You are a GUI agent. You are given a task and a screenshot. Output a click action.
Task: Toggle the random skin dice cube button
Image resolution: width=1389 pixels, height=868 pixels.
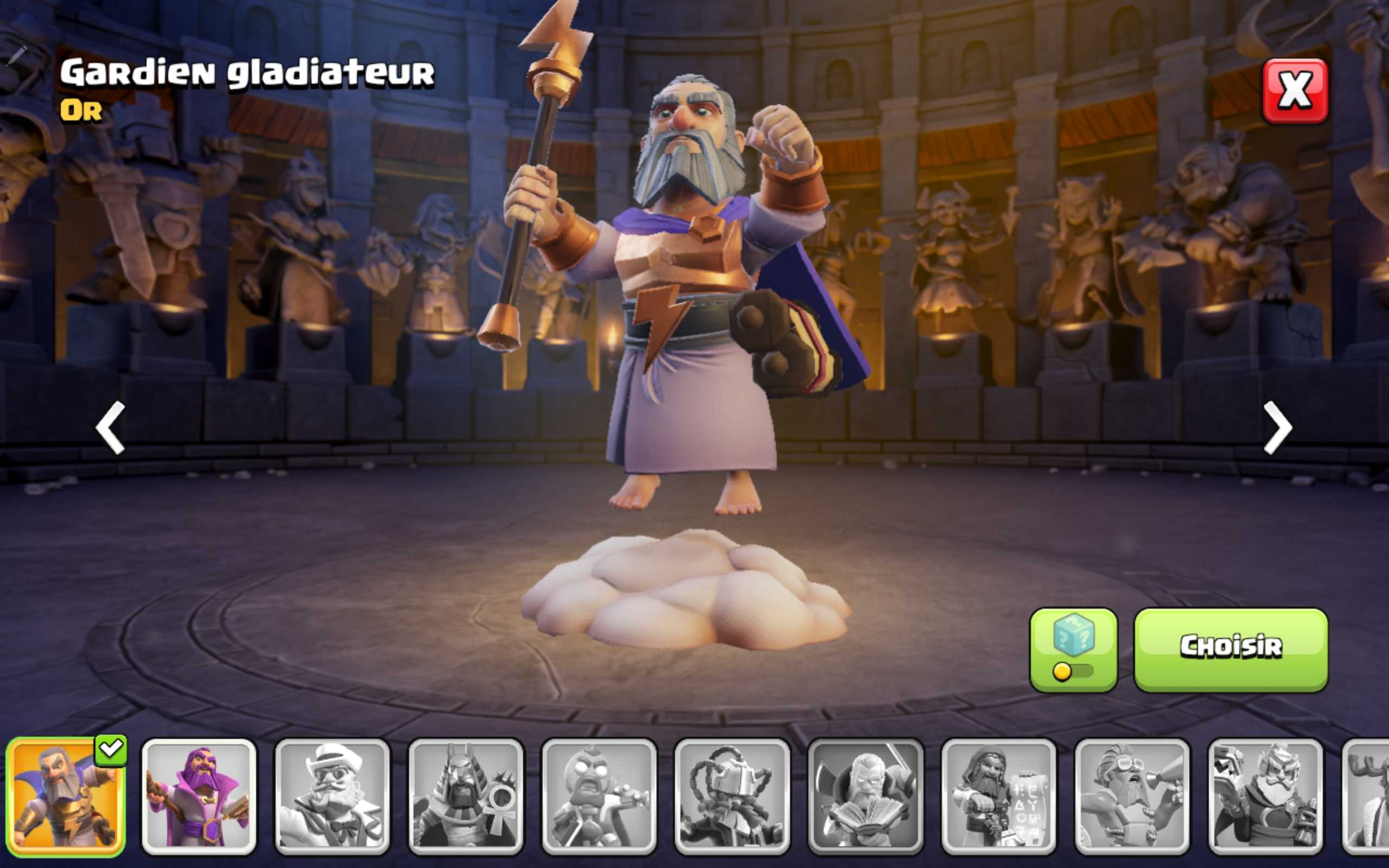(x=1073, y=650)
